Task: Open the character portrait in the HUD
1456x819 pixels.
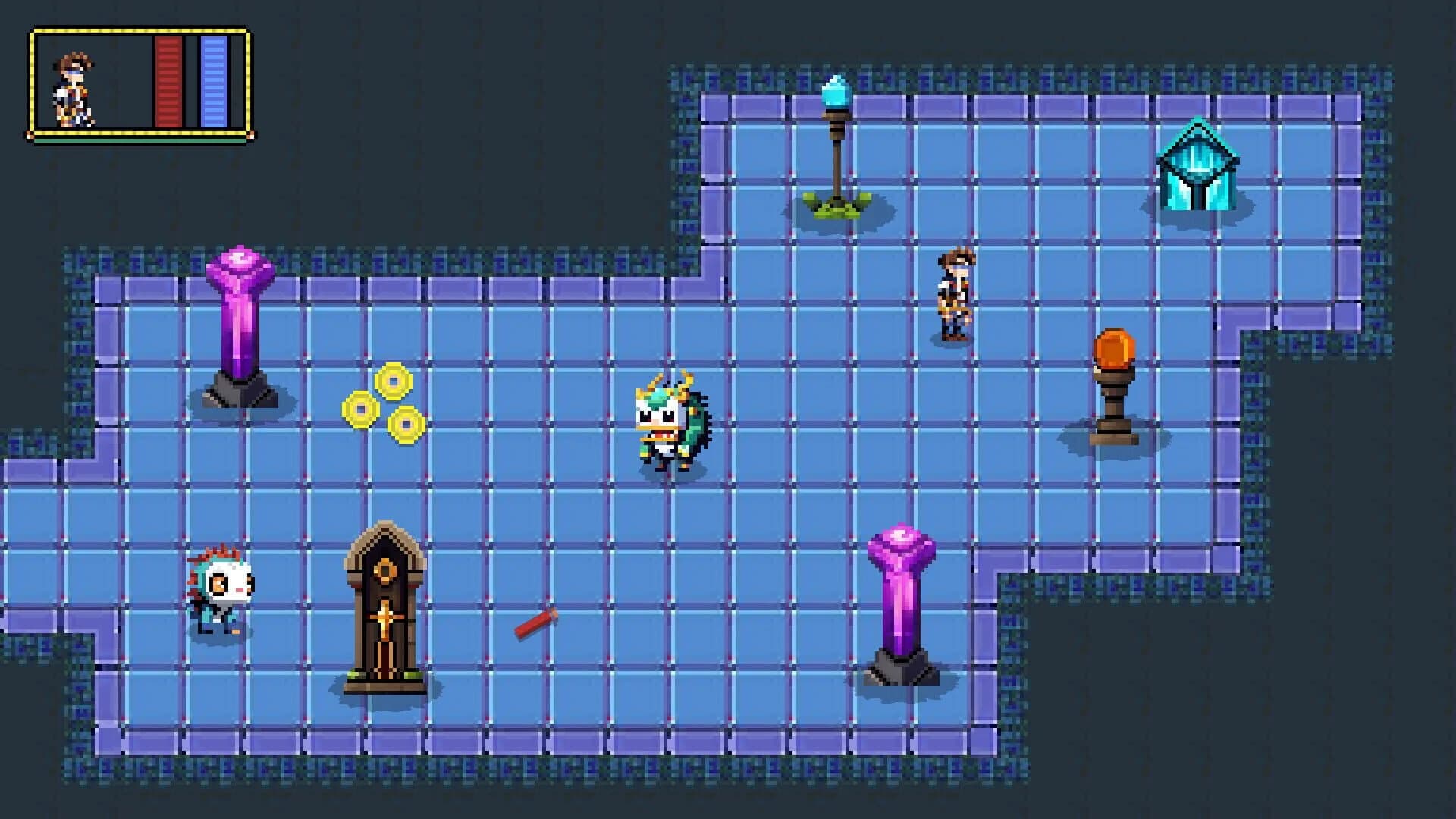Action: click(72, 87)
